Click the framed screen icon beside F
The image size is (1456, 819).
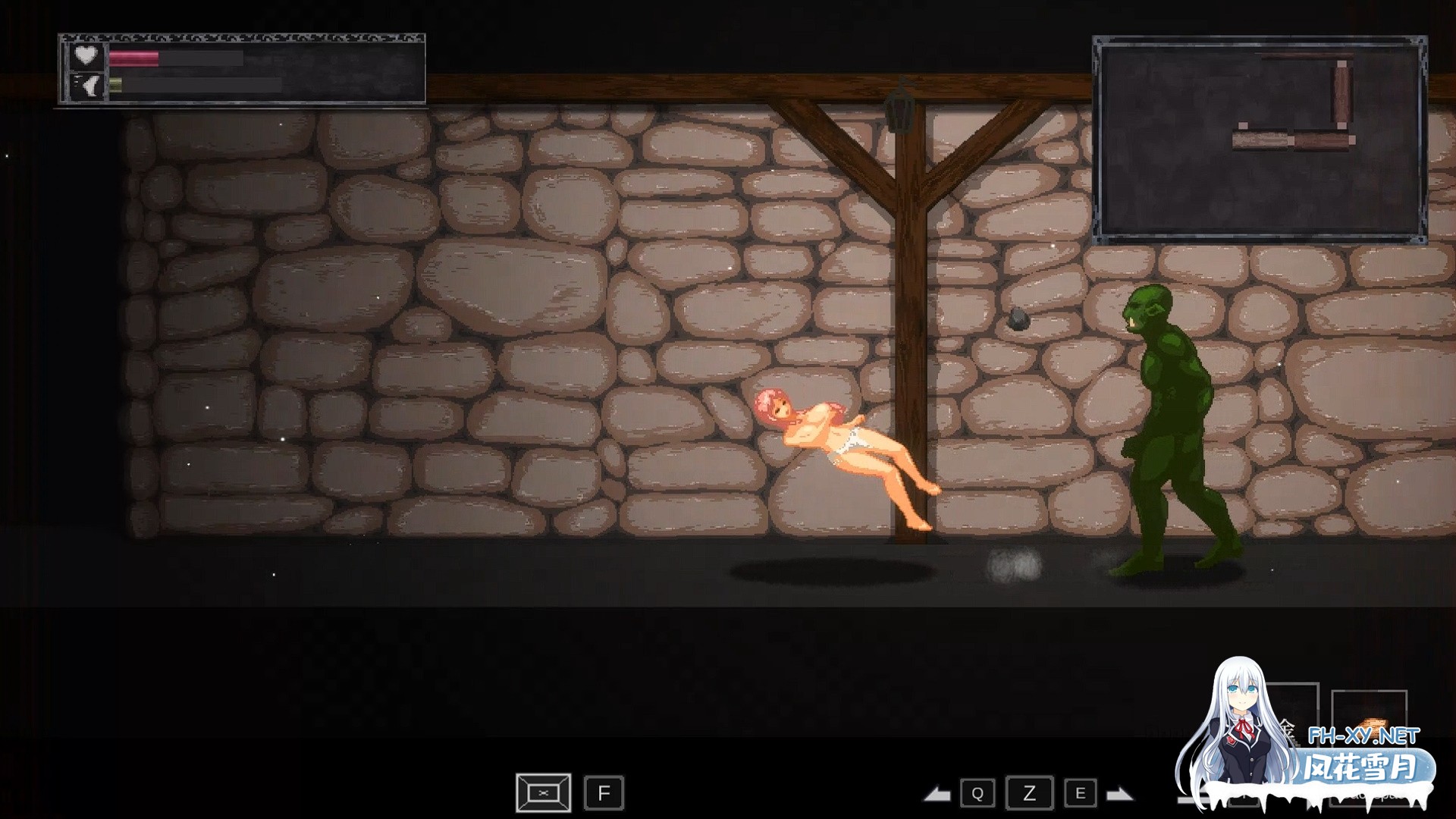coord(543,793)
